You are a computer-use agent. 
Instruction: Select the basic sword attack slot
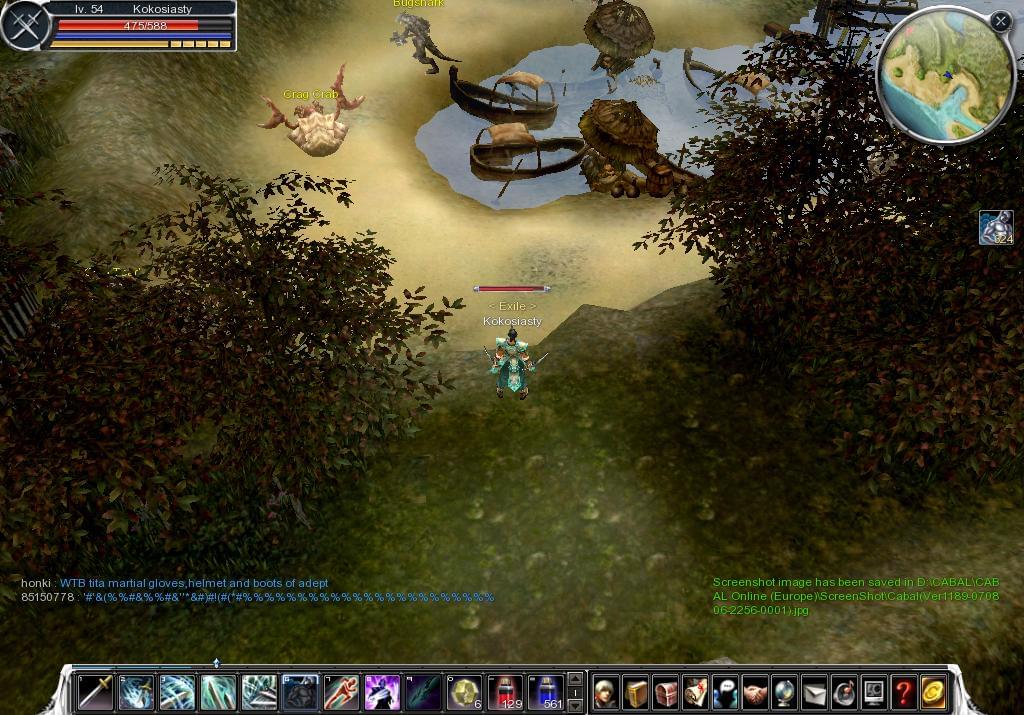pos(96,692)
